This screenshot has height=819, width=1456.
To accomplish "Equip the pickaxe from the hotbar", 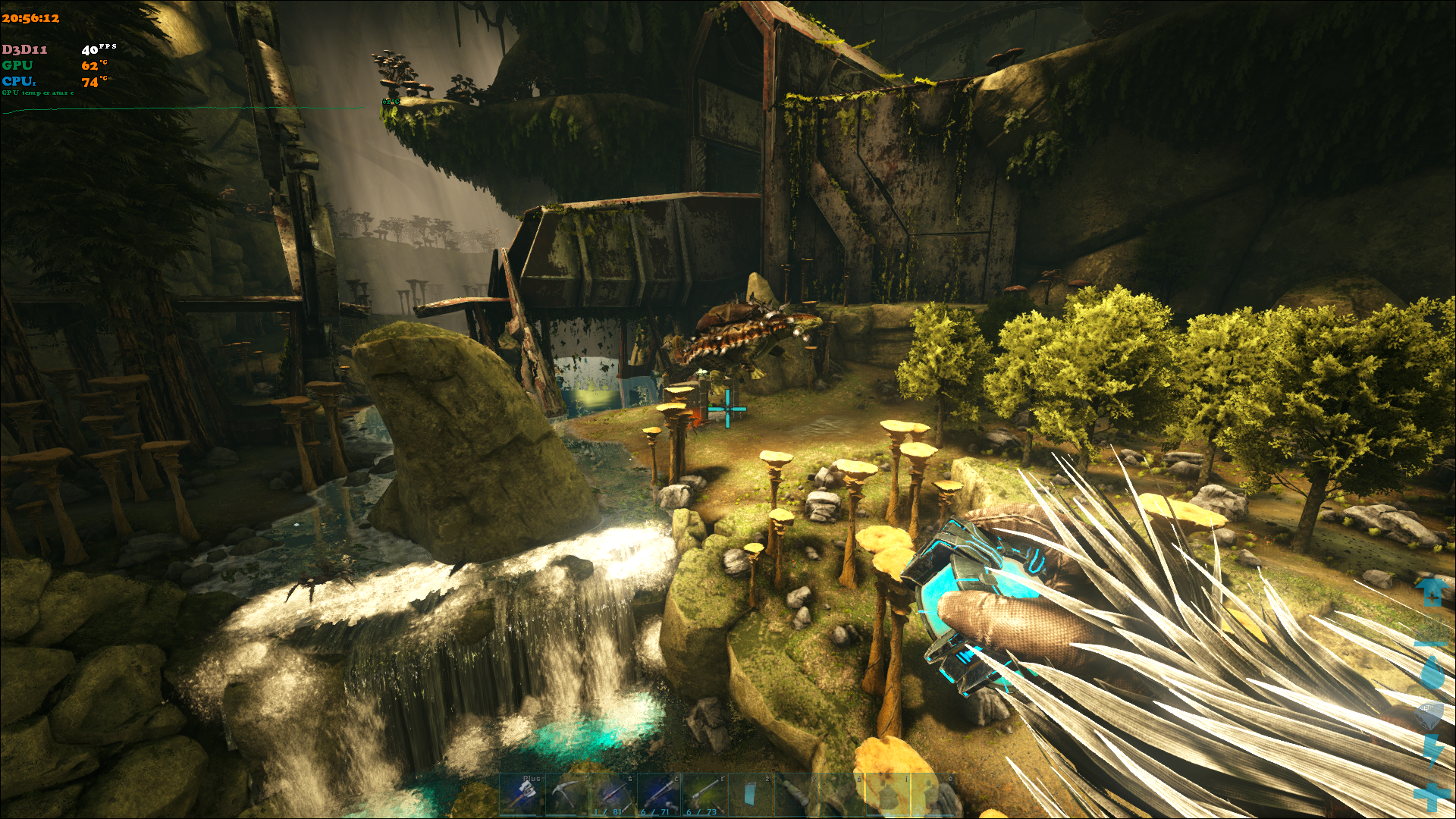I will [x=567, y=794].
